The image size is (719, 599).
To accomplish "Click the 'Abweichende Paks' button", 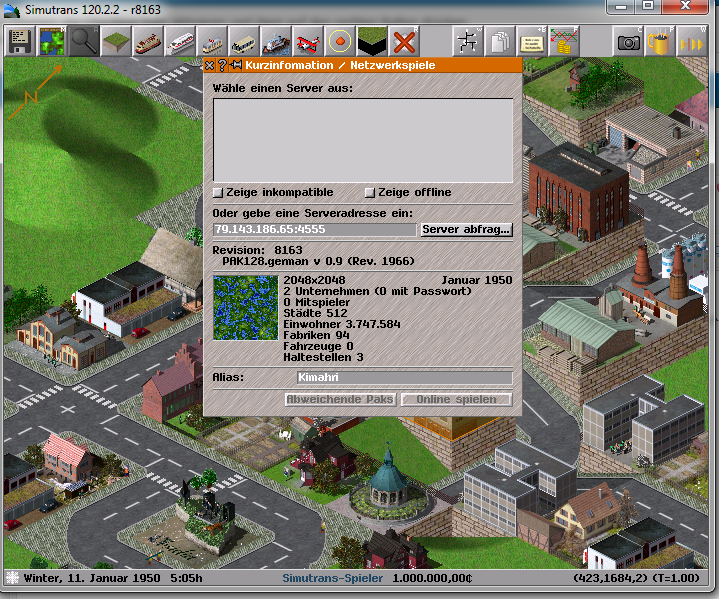I will pyautogui.click(x=340, y=400).
